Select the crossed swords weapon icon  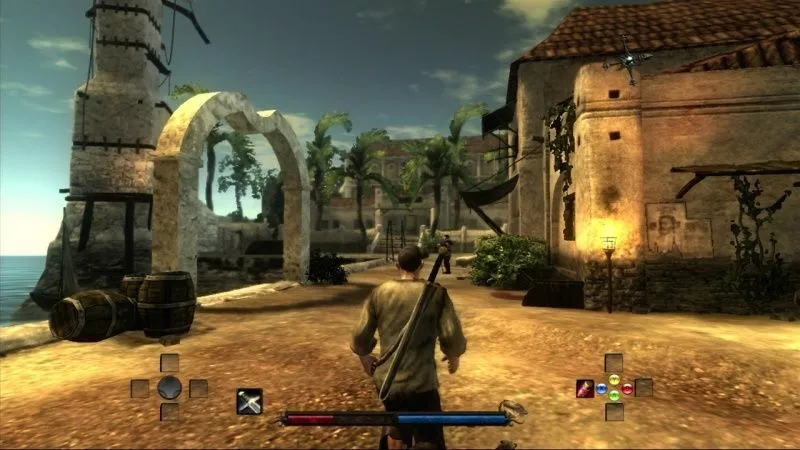point(249,401)
